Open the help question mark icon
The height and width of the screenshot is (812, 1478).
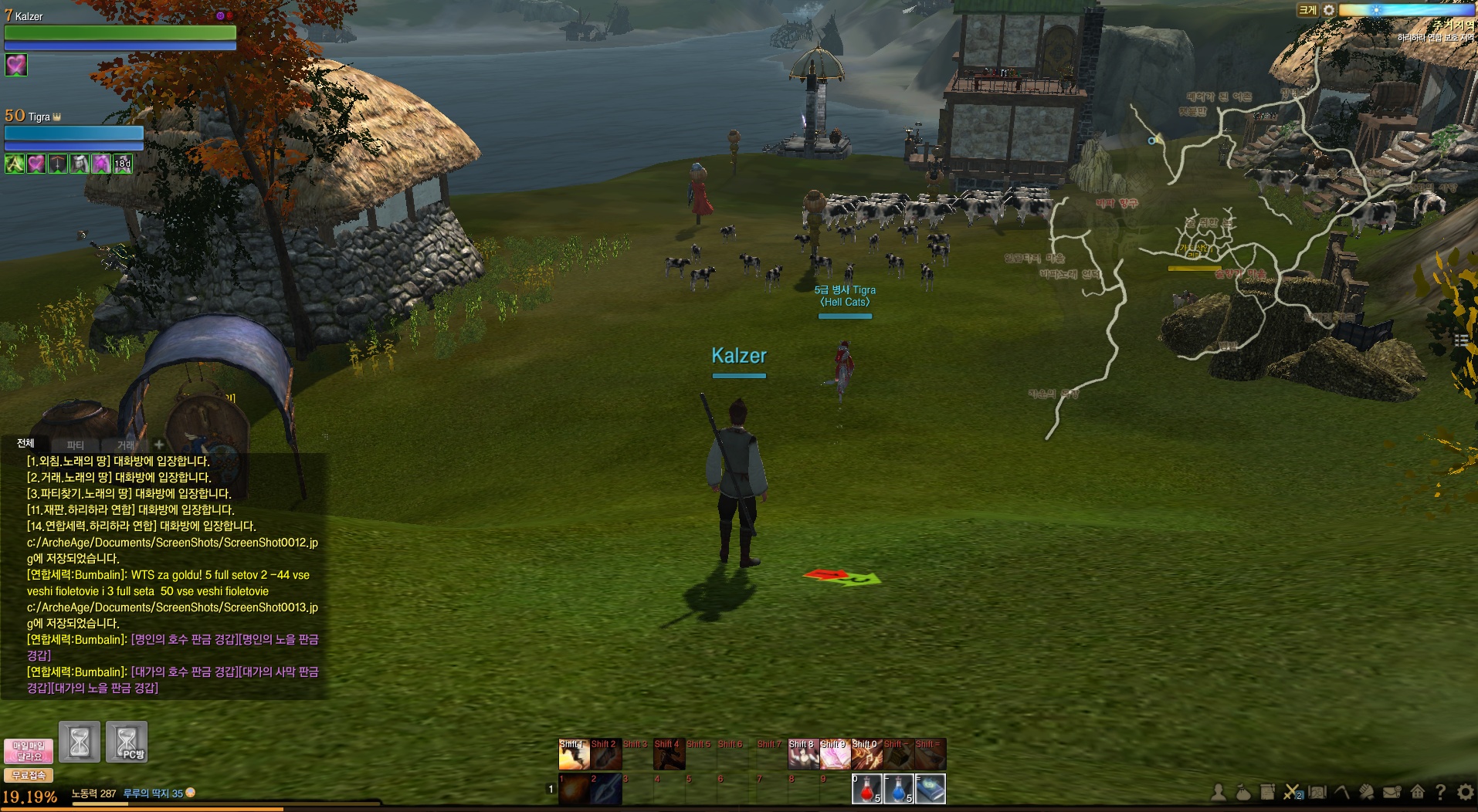[x=1440, y=792]
